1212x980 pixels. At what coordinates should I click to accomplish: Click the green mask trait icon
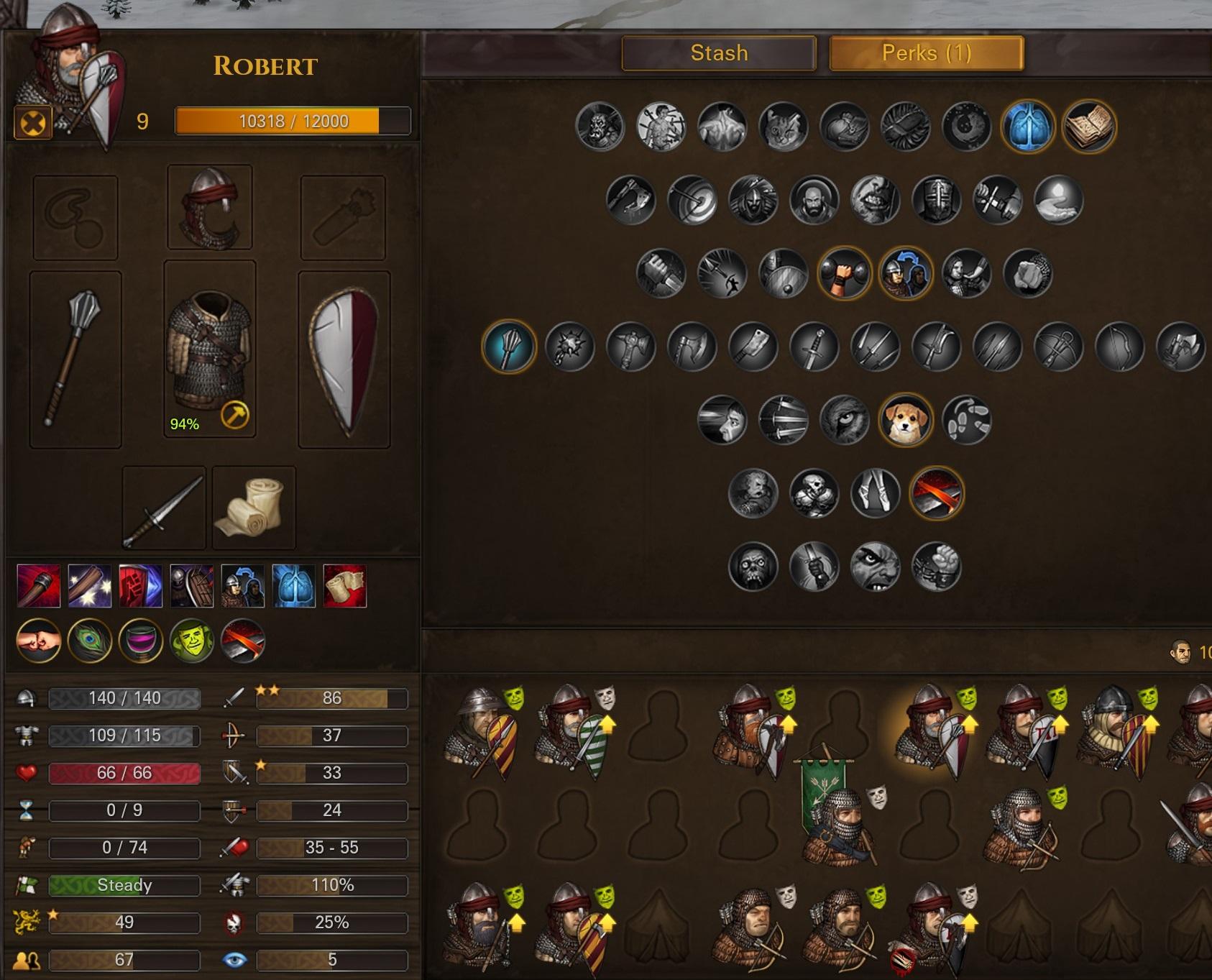(193, 641)
